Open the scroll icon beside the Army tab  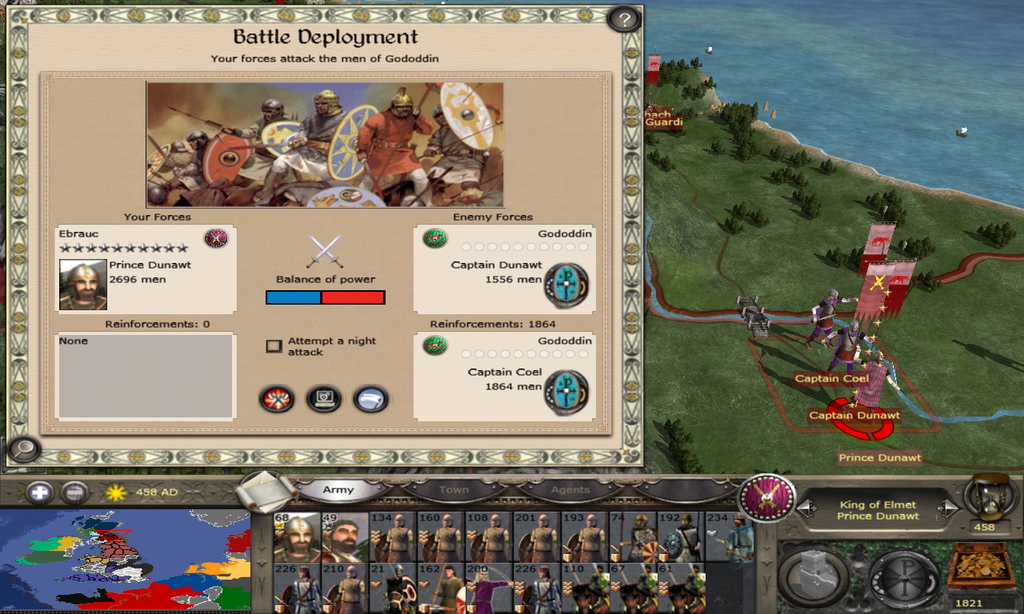[x=266, y=490]
